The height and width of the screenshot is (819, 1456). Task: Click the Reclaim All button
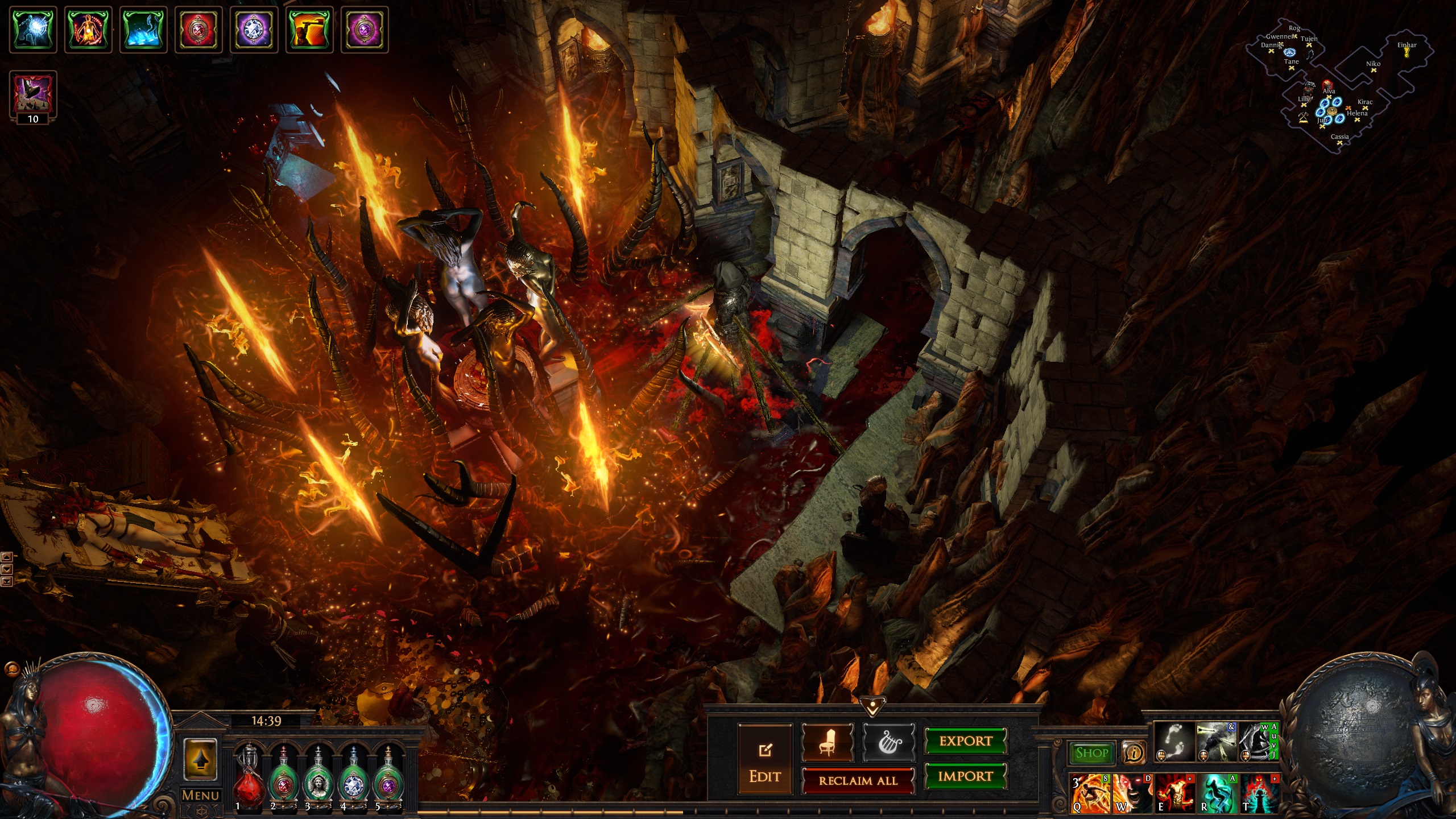858,781
